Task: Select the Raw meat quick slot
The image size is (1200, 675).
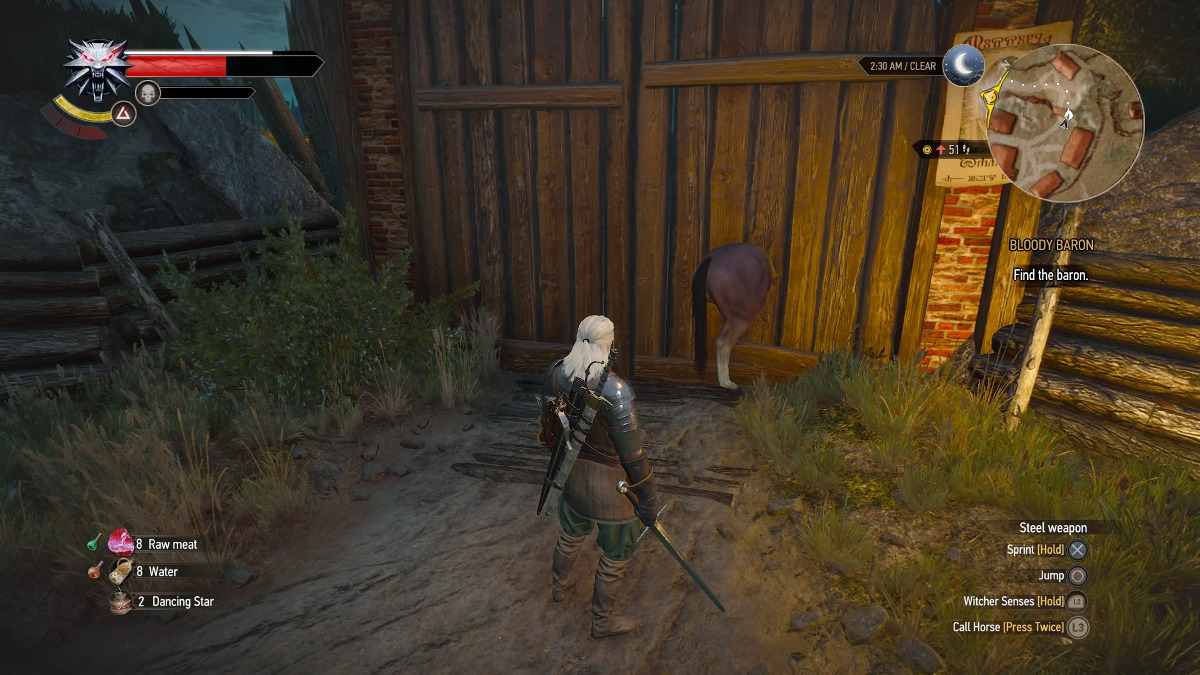Action: 121,543
